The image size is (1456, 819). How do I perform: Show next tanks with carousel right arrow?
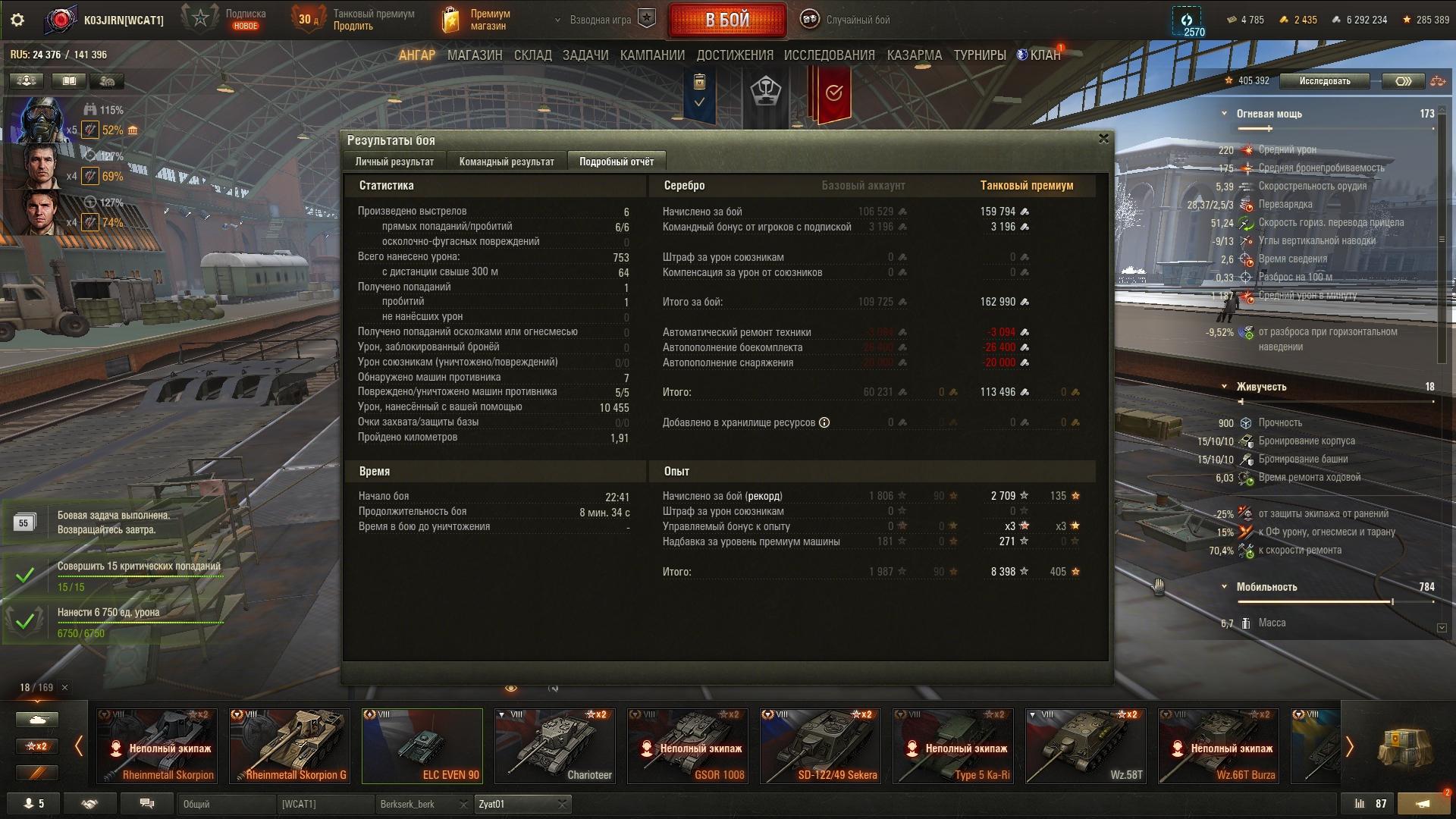[1349, 747]
